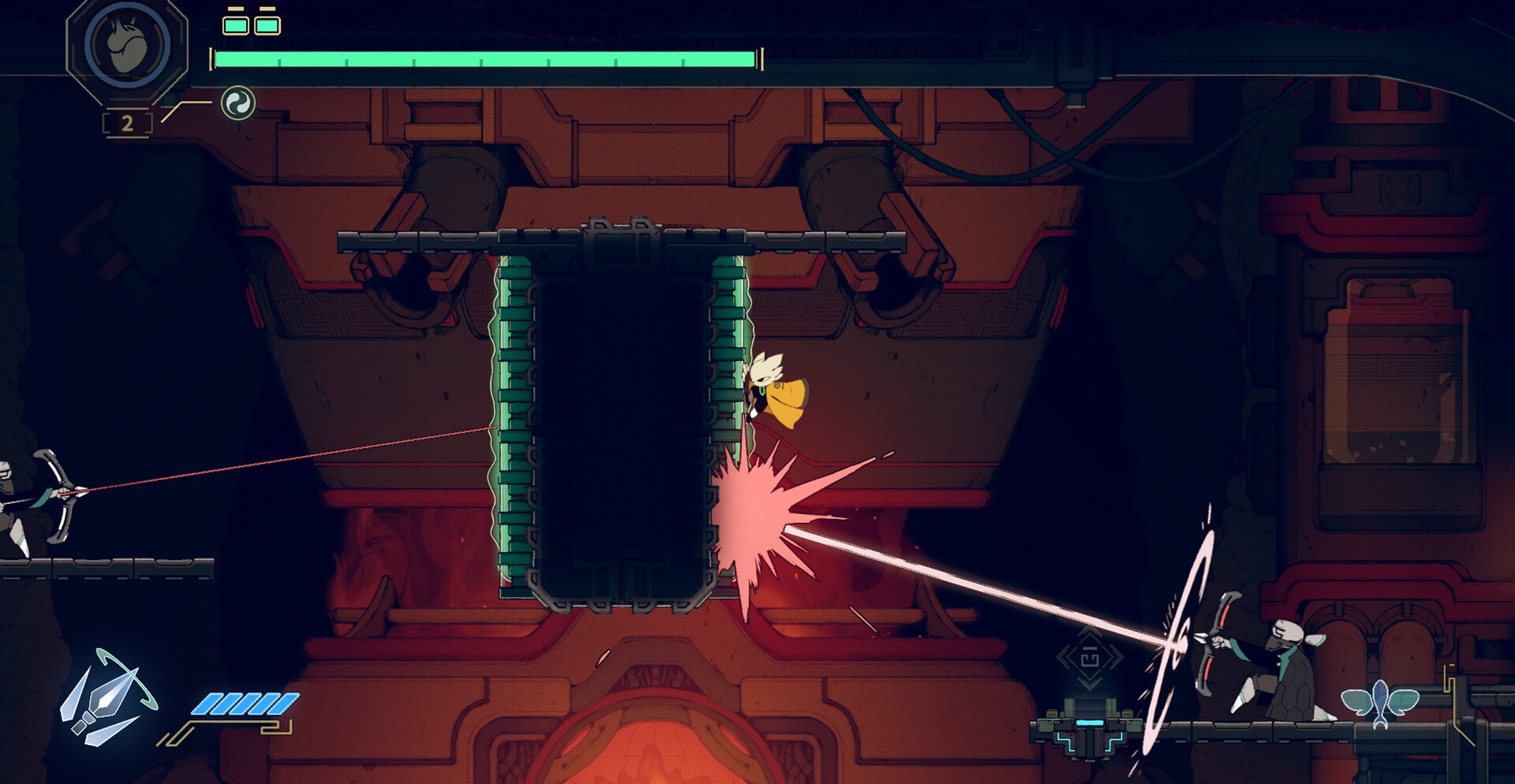The image size is (1515, 784).
Task: Activate the crystal arrow weapon icon
Action: (107, 699)
